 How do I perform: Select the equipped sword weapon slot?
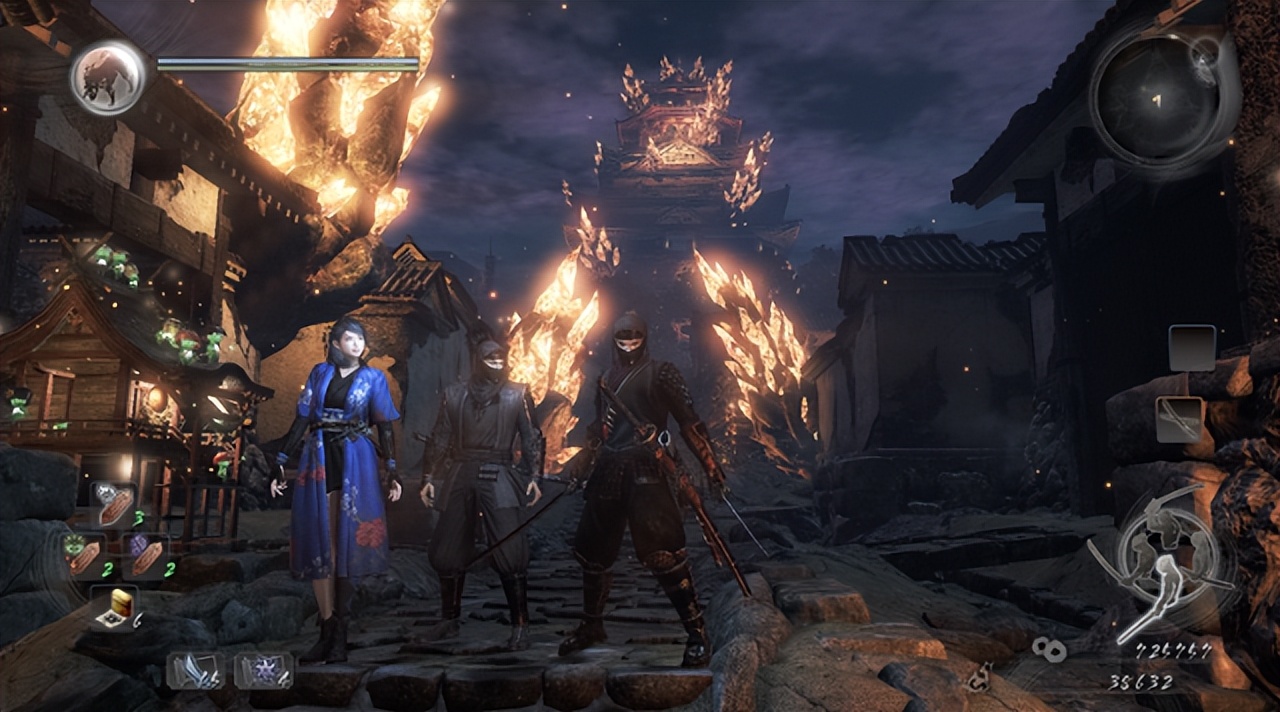(1178, 419)
